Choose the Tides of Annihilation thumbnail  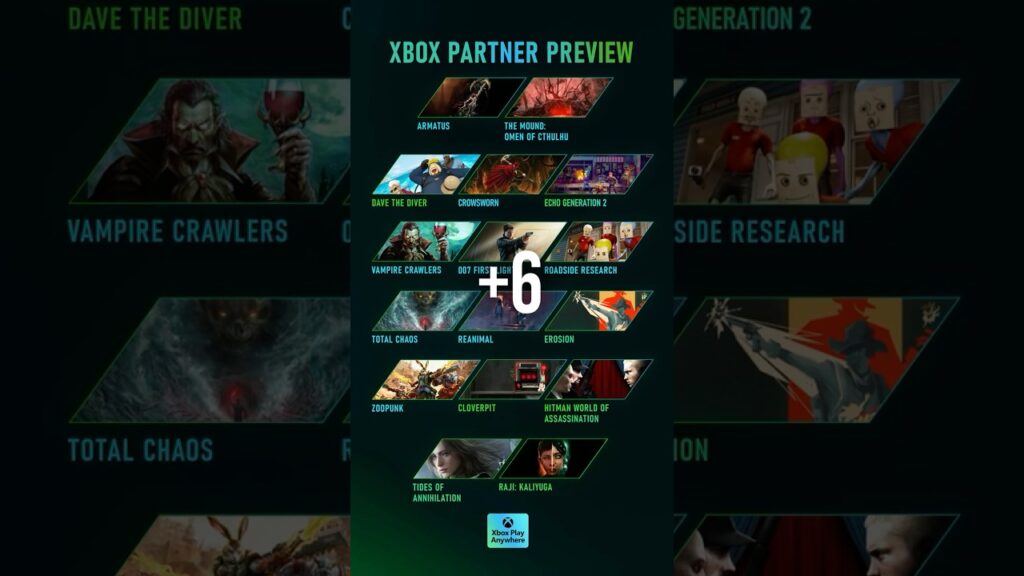coord(468,458)
